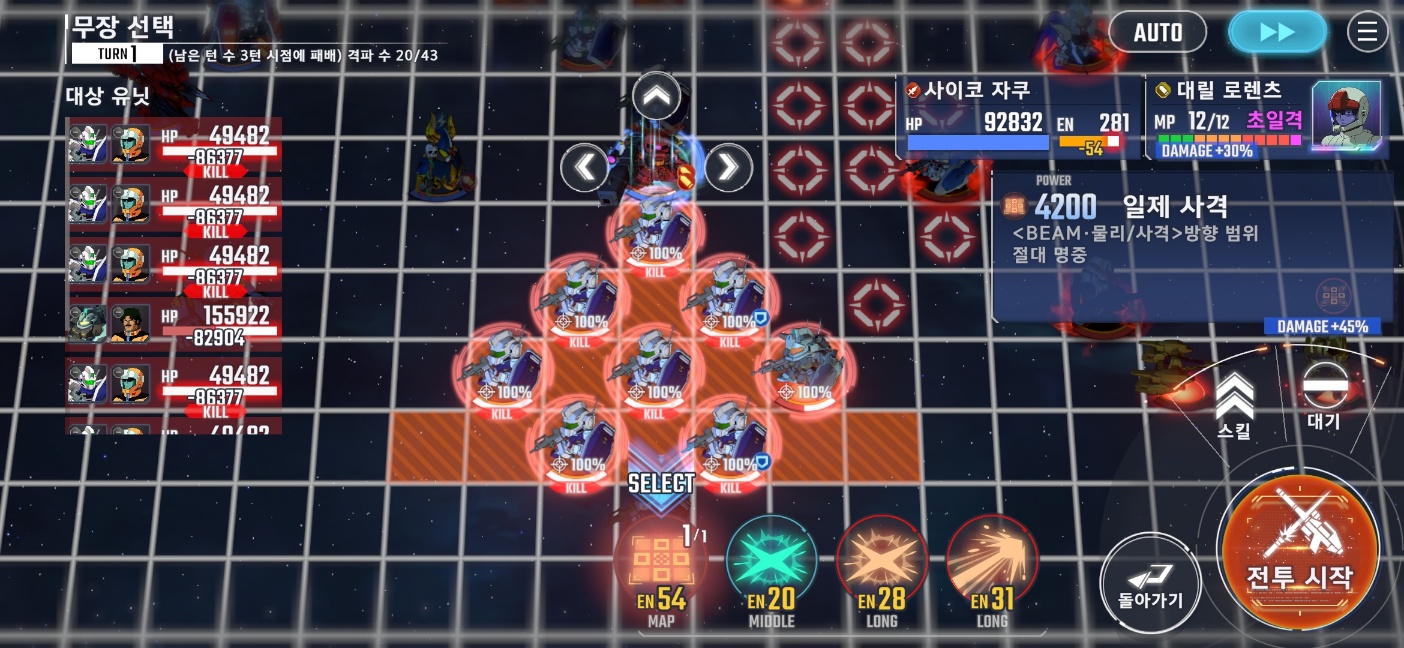This screenshot has height=648, width=1404.
Task: Activate the fast-forward speed button
Action: [1277, 32]
